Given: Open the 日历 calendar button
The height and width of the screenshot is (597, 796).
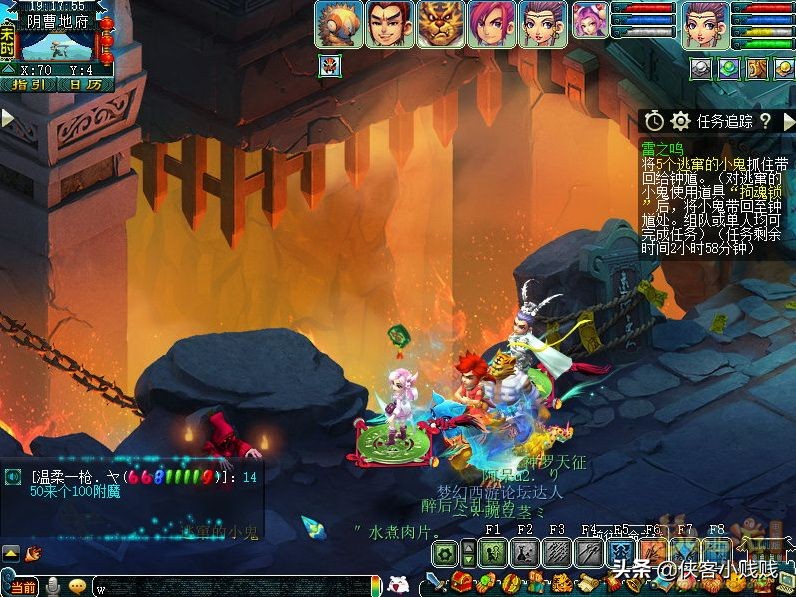Looking at the screenshot, I should click(x=84, y=85).
